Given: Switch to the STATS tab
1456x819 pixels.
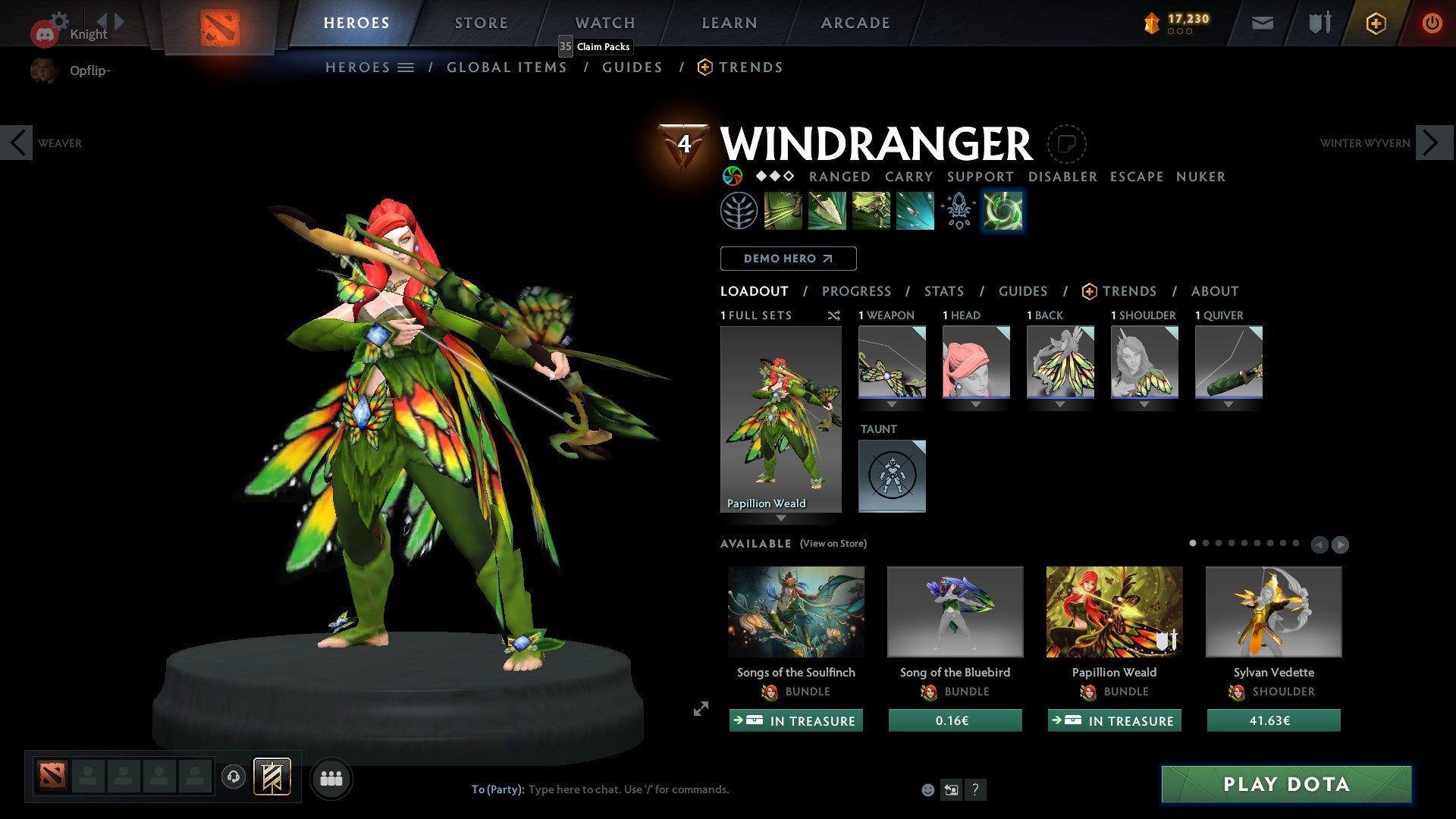Looking at the screenshot, I should (943, 290).
